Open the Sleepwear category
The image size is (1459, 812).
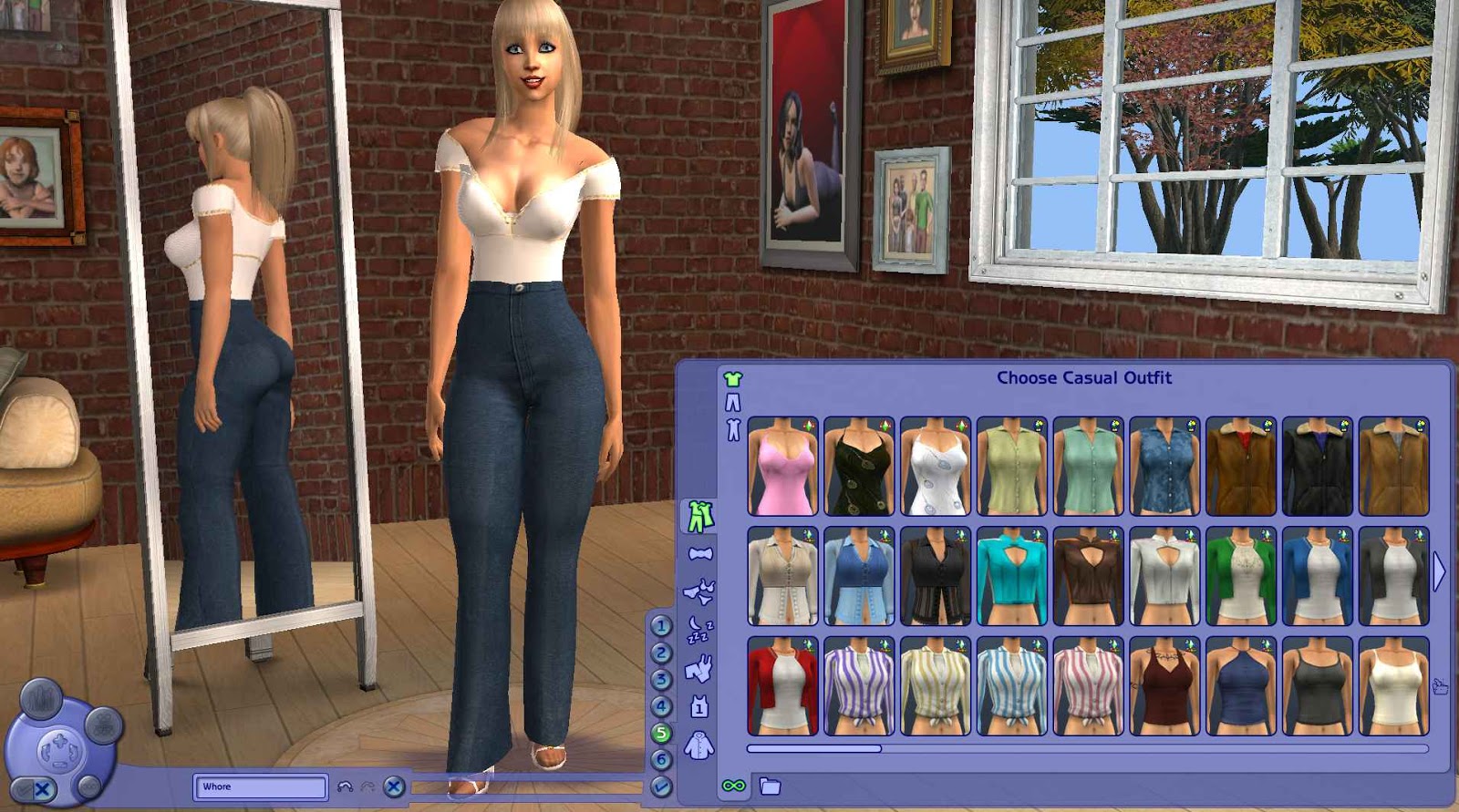[x=699, y=627]
